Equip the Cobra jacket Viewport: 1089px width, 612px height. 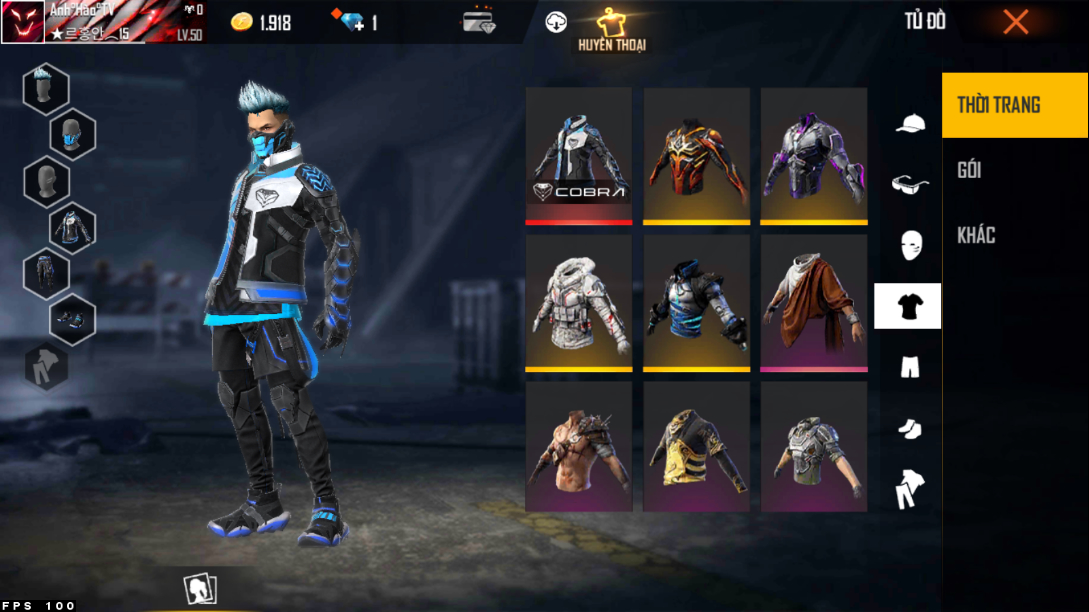pyautogui.click(x=579, y=153)
